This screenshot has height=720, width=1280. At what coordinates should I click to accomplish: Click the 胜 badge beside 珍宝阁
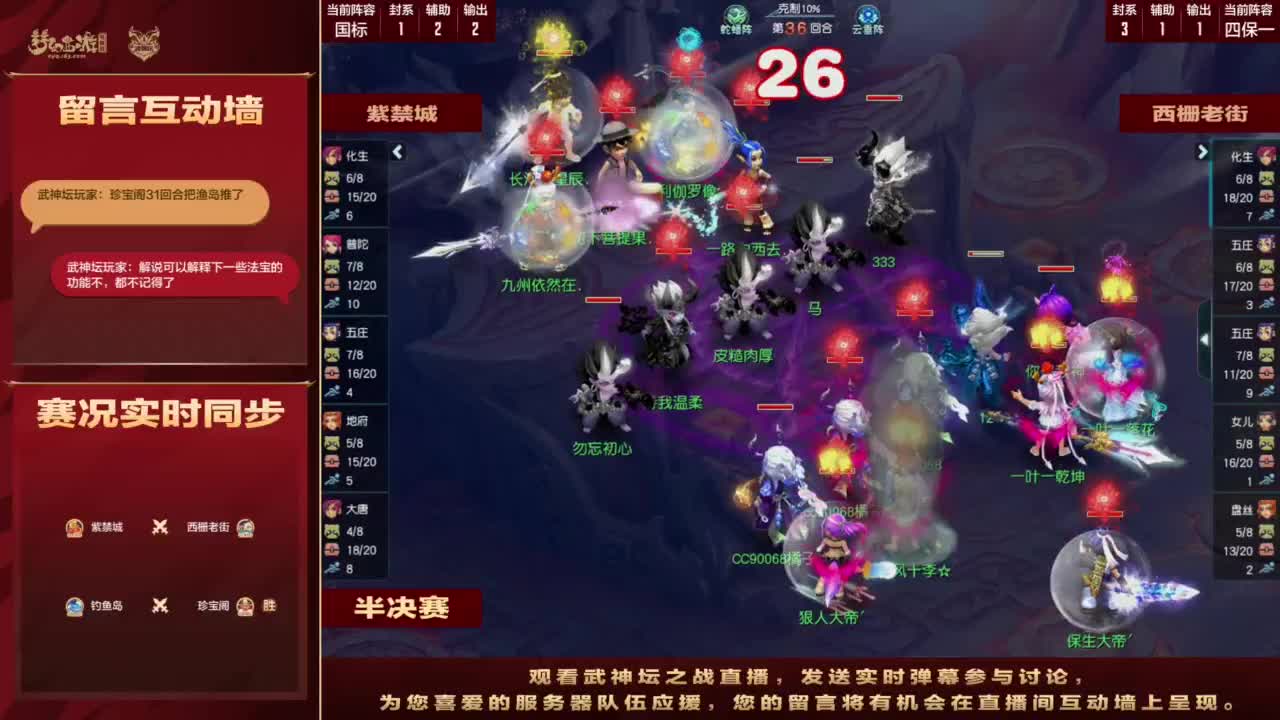pyautogui.click(x=272, y=606)
